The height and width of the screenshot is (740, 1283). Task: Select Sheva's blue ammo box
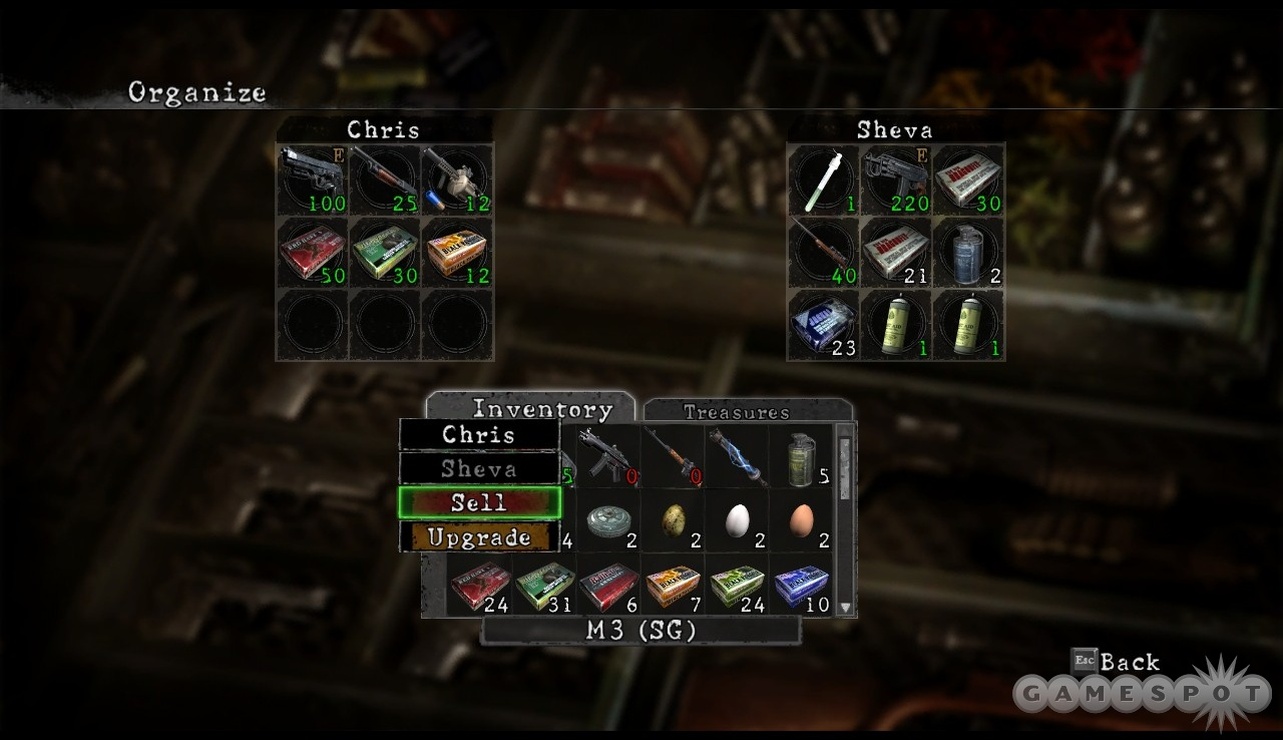click(x=824, y=324)
